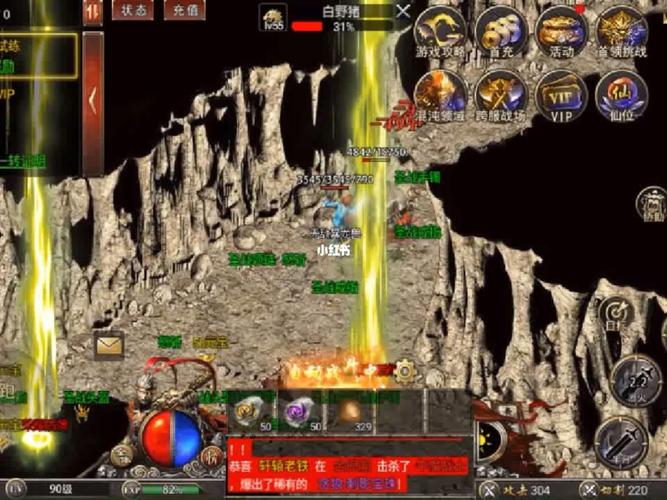The image size is (667, 500).
Task: Toggle the red up-down arrows button
Action: click(93, 11)
